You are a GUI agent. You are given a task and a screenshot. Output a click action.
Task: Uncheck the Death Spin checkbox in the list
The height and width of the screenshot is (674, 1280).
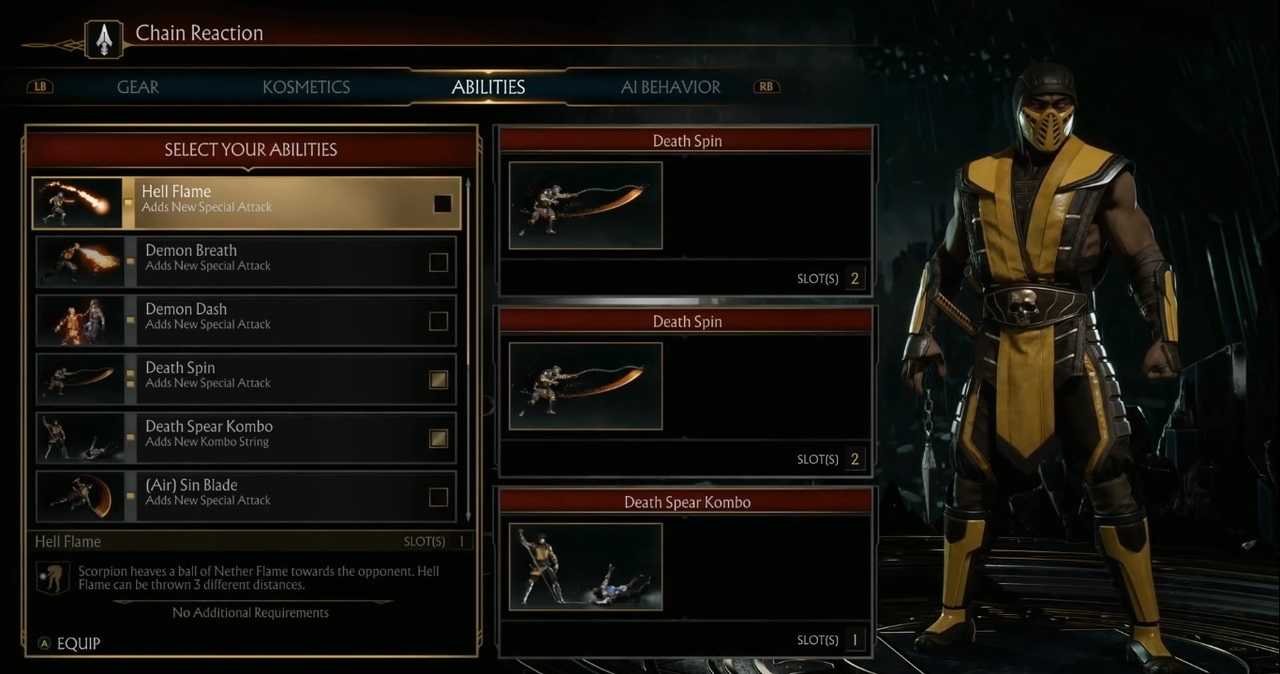click(x=438, y=380)
